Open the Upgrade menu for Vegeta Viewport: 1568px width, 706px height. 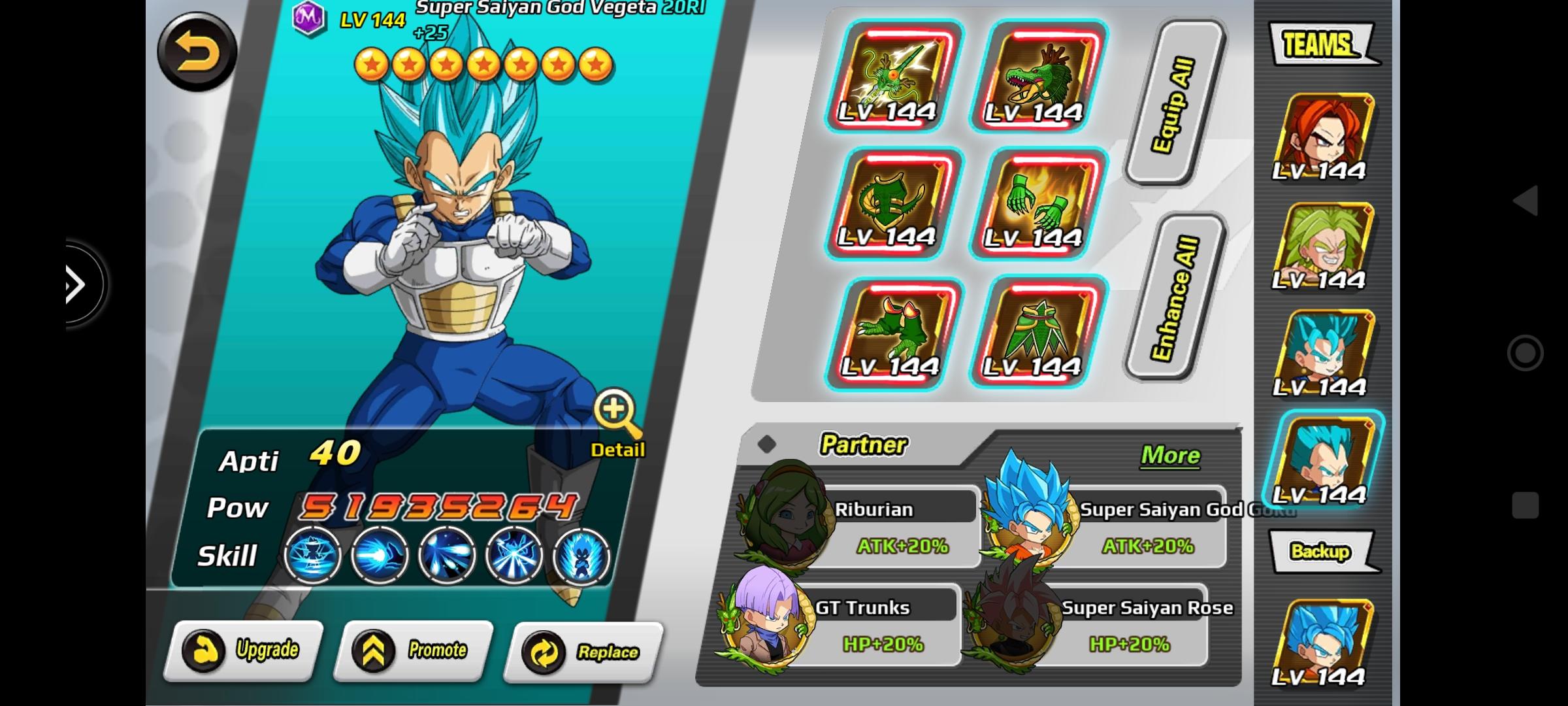(244, 650)
